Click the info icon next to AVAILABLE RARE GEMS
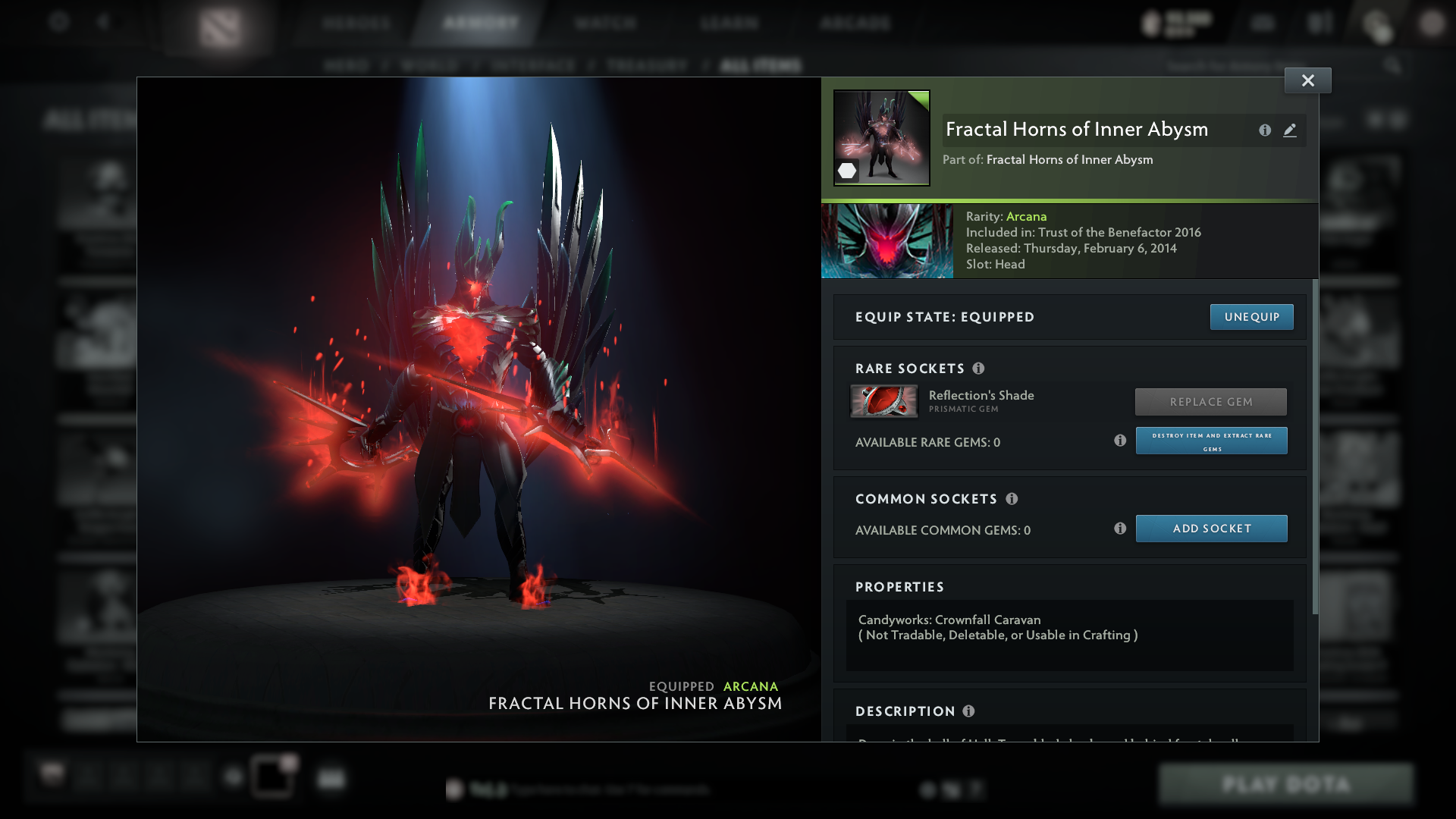The image size is (1456, 819). click(1120, 440)
